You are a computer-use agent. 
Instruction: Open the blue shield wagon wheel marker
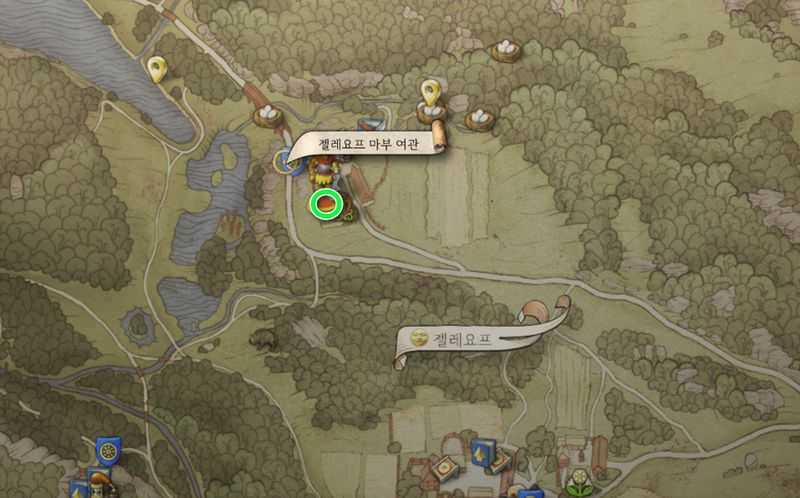107,451
